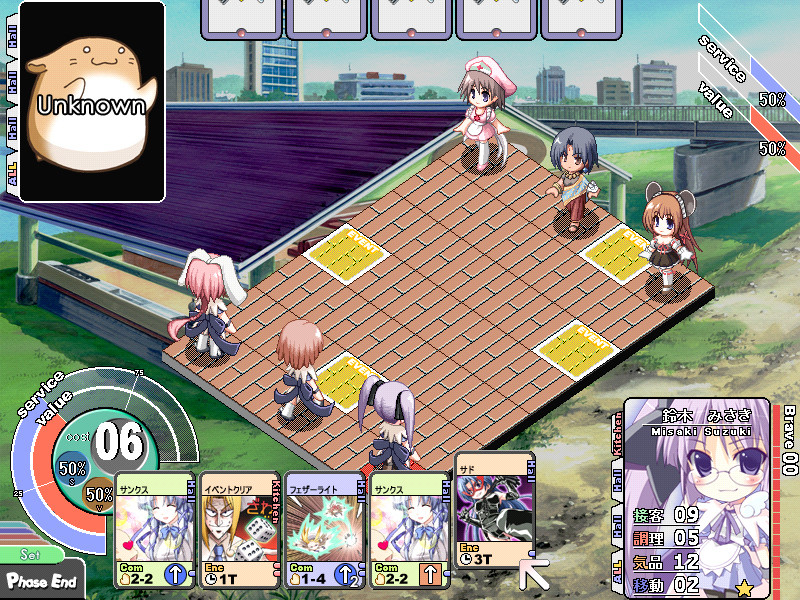Pick the サド card with 3T
800x600 pixels.
tap(493, 510)
